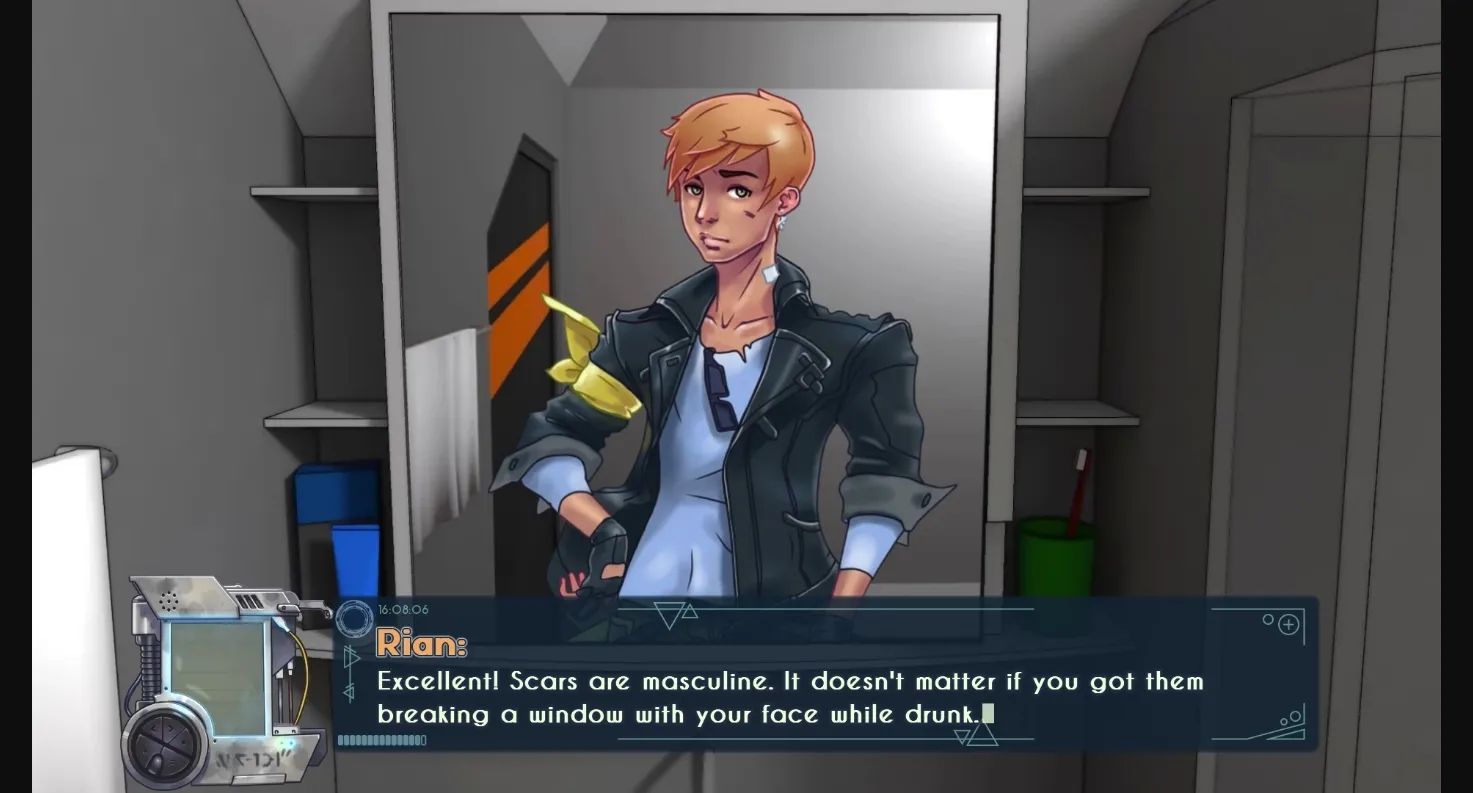1473x793 pixels.
Task: Click the Rian name label
Action: (x=421, y=644)
